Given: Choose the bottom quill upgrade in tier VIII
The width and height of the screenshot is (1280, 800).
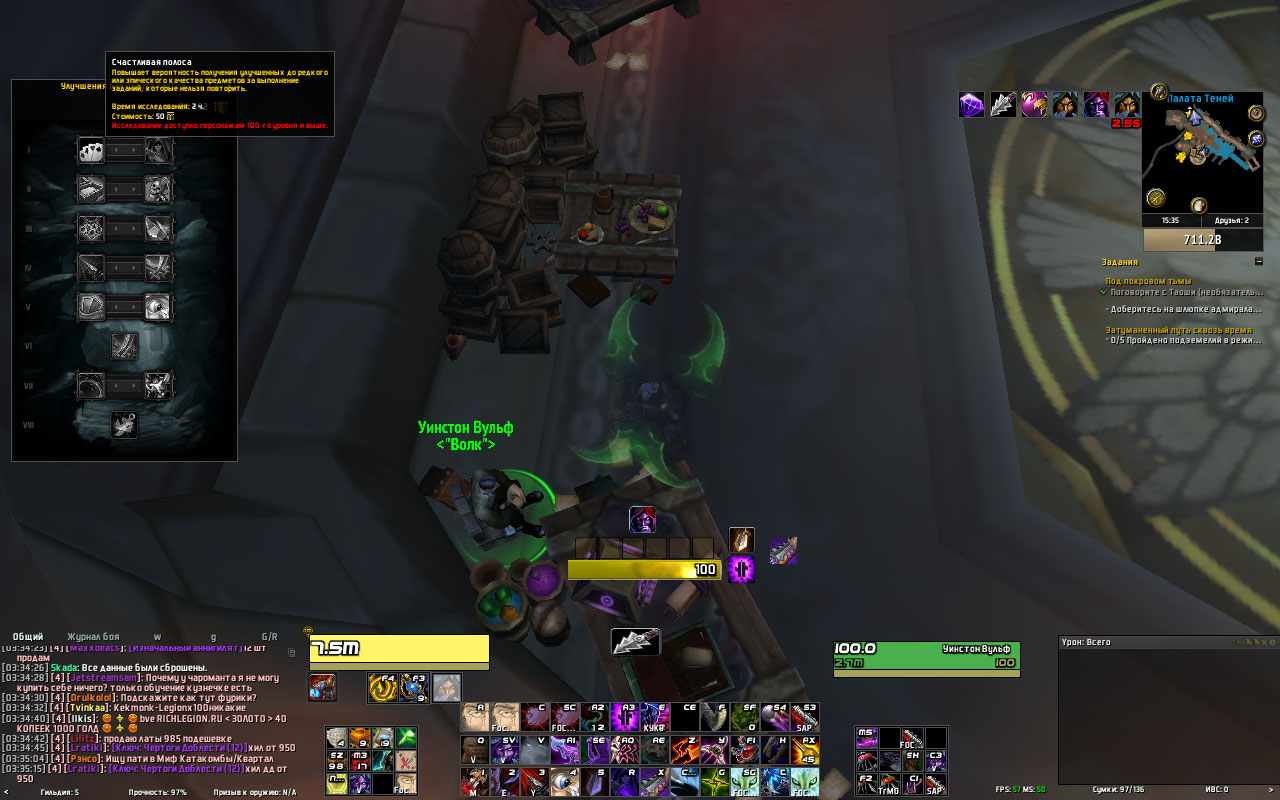Looking at the screenshot, I should coord(124,425).
